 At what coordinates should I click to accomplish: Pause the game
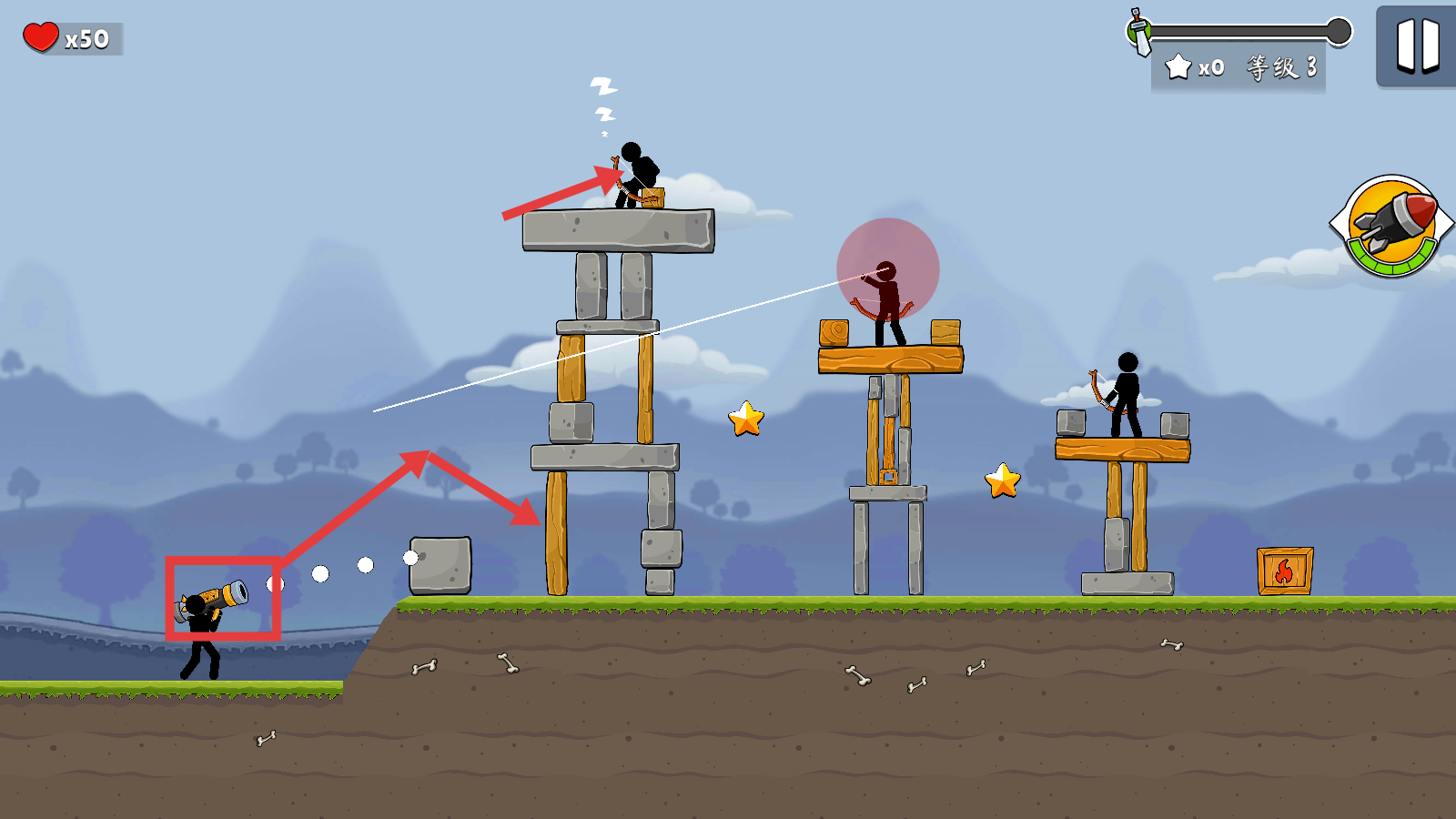tap(1417, 45)
